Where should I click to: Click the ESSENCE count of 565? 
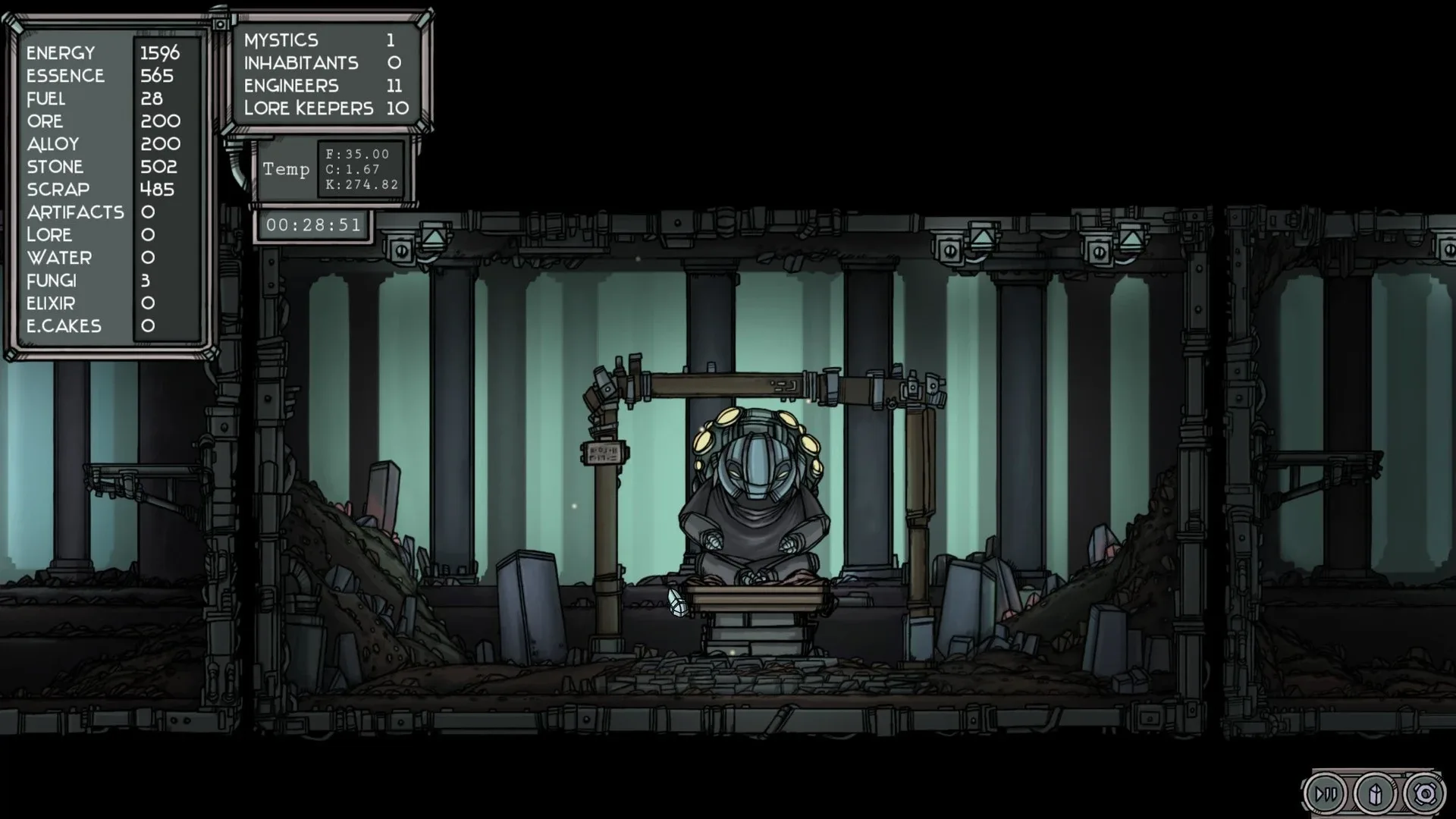[157, 76]
